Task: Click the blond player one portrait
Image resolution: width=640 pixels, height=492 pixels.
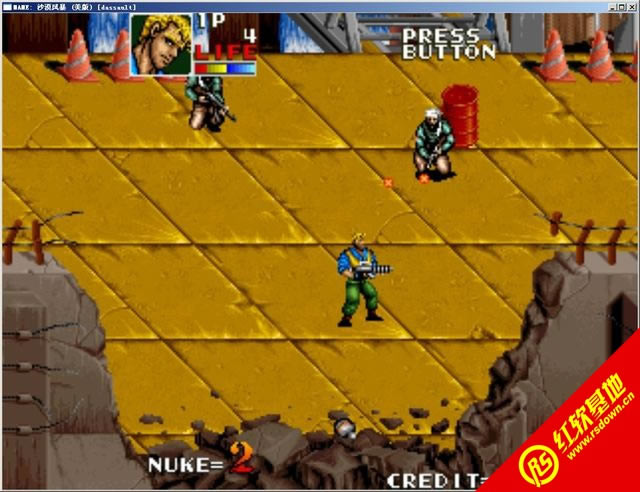Action: [x=161, y=44]
